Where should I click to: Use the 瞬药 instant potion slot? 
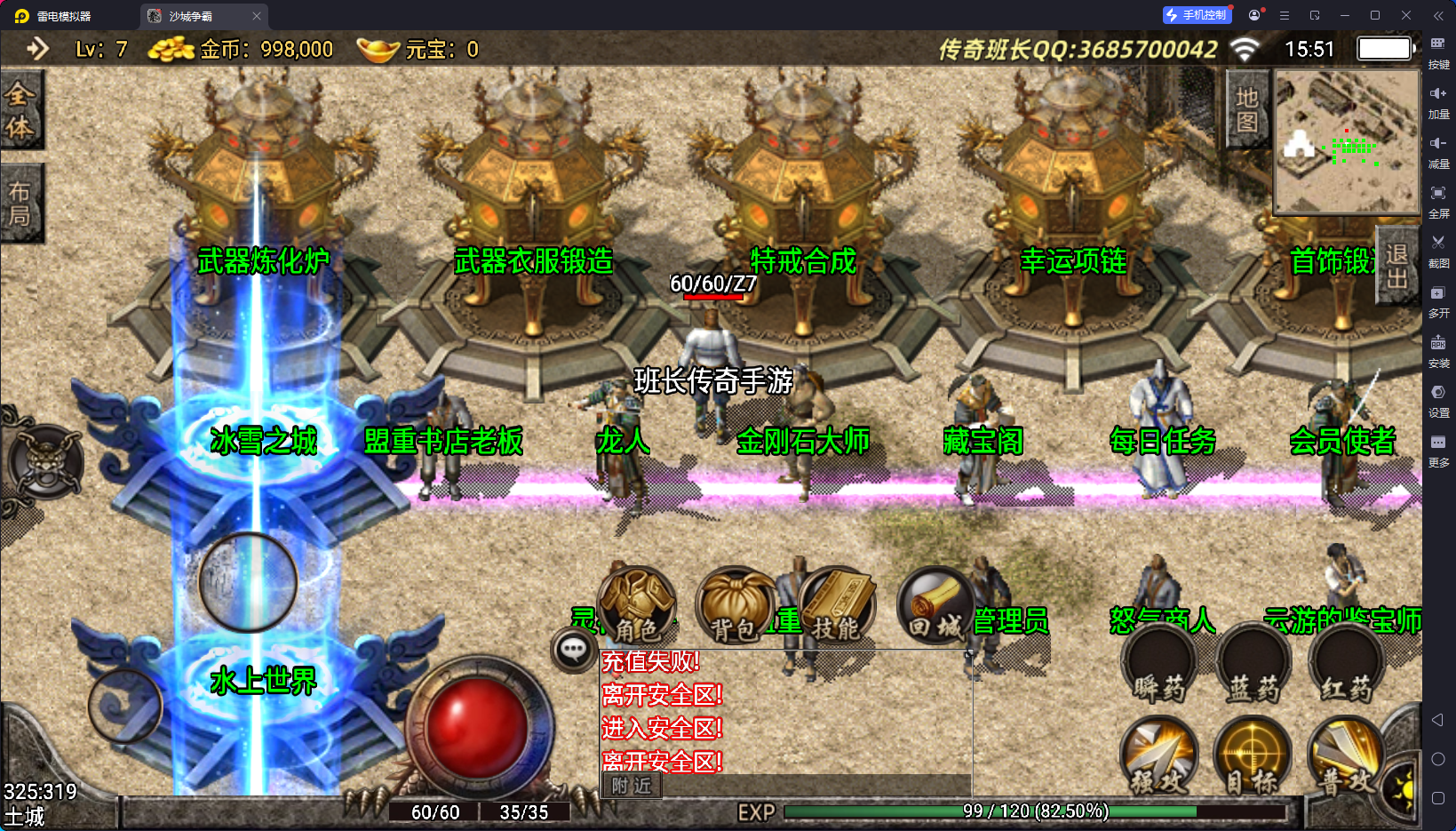coord(1159,663)
